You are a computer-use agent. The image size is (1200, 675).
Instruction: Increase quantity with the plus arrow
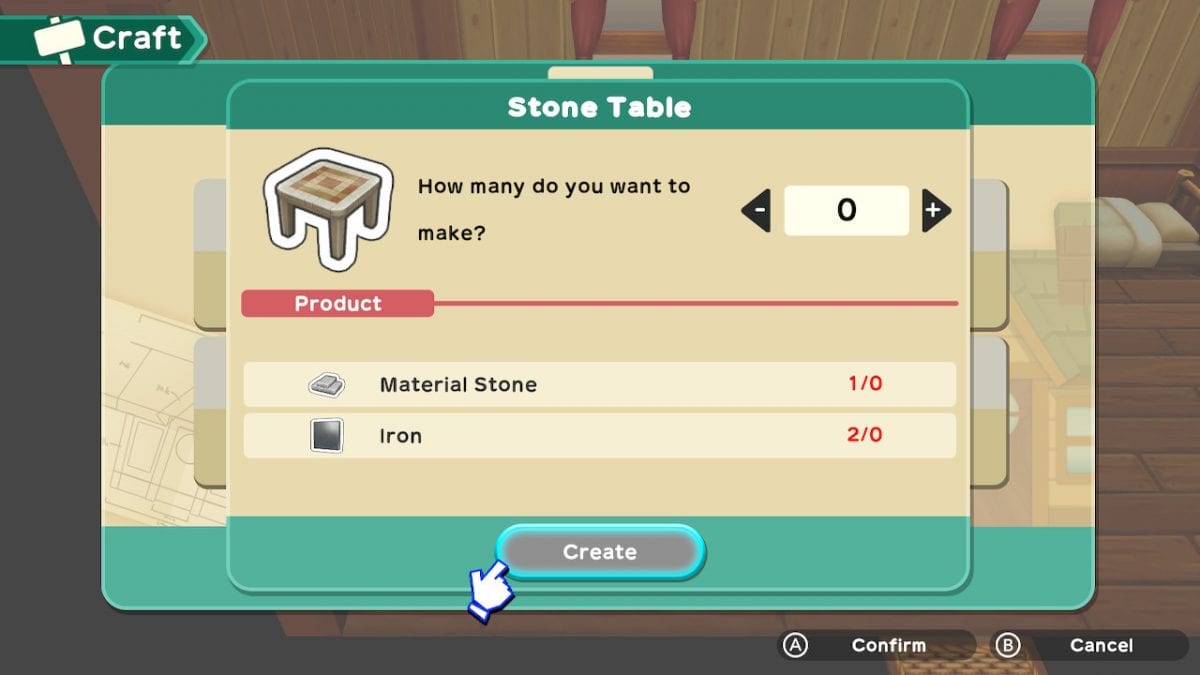tap(935, 210)
